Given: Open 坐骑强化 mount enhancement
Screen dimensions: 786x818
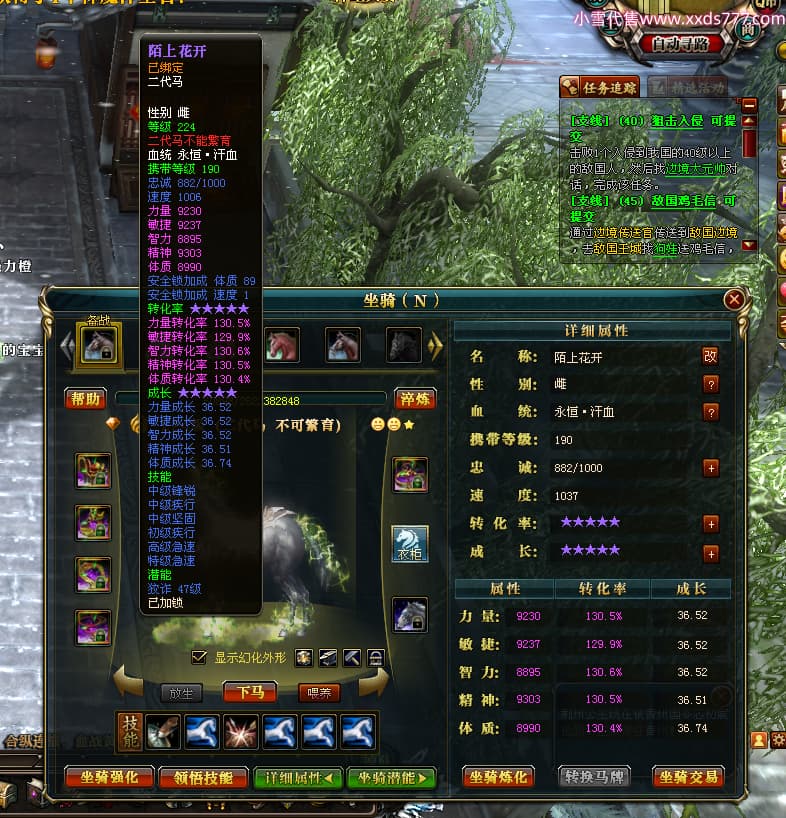Looking at the screenshot, I should [109, 777].
